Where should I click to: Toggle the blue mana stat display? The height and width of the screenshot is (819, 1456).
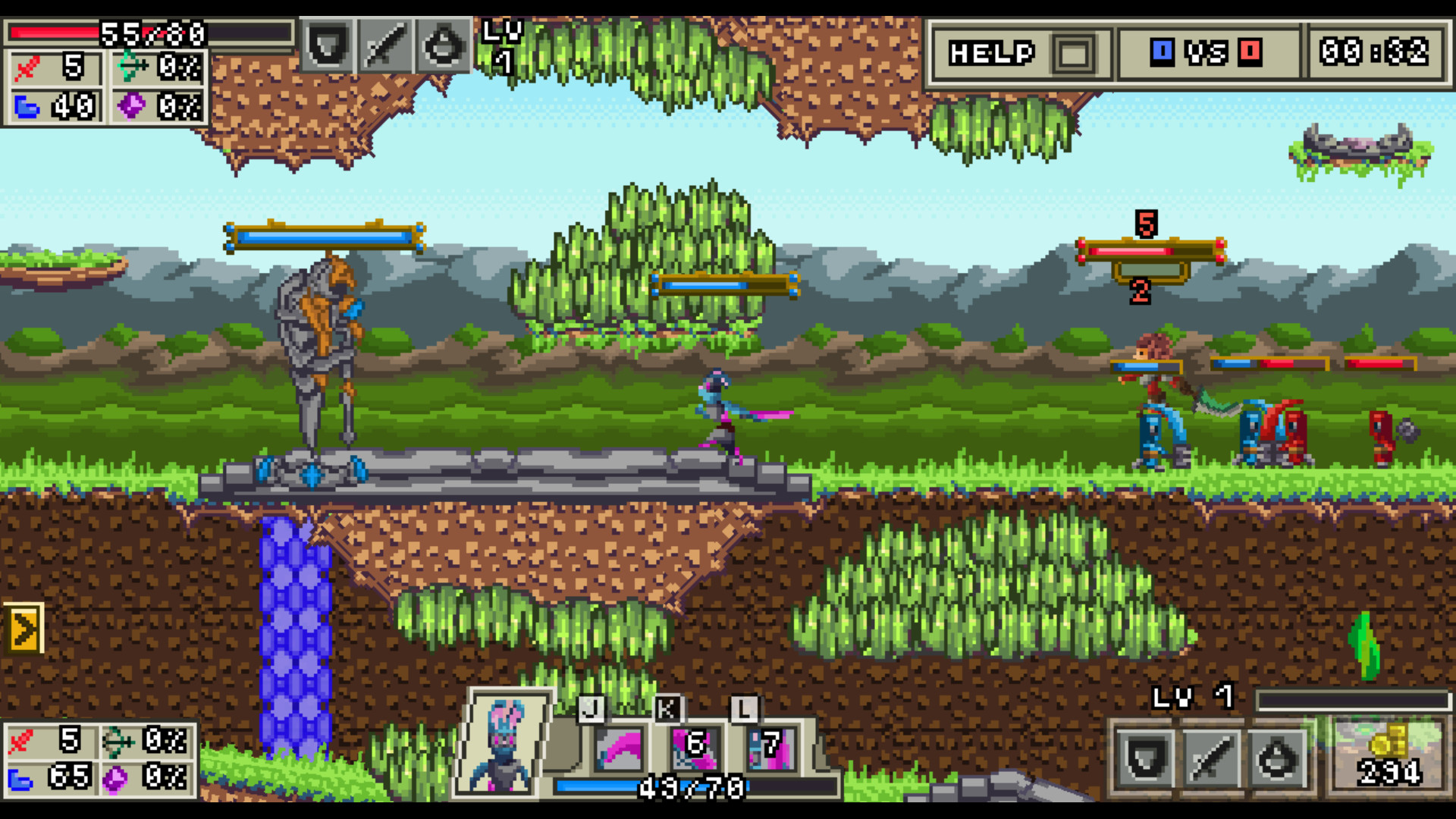point(27,106)
